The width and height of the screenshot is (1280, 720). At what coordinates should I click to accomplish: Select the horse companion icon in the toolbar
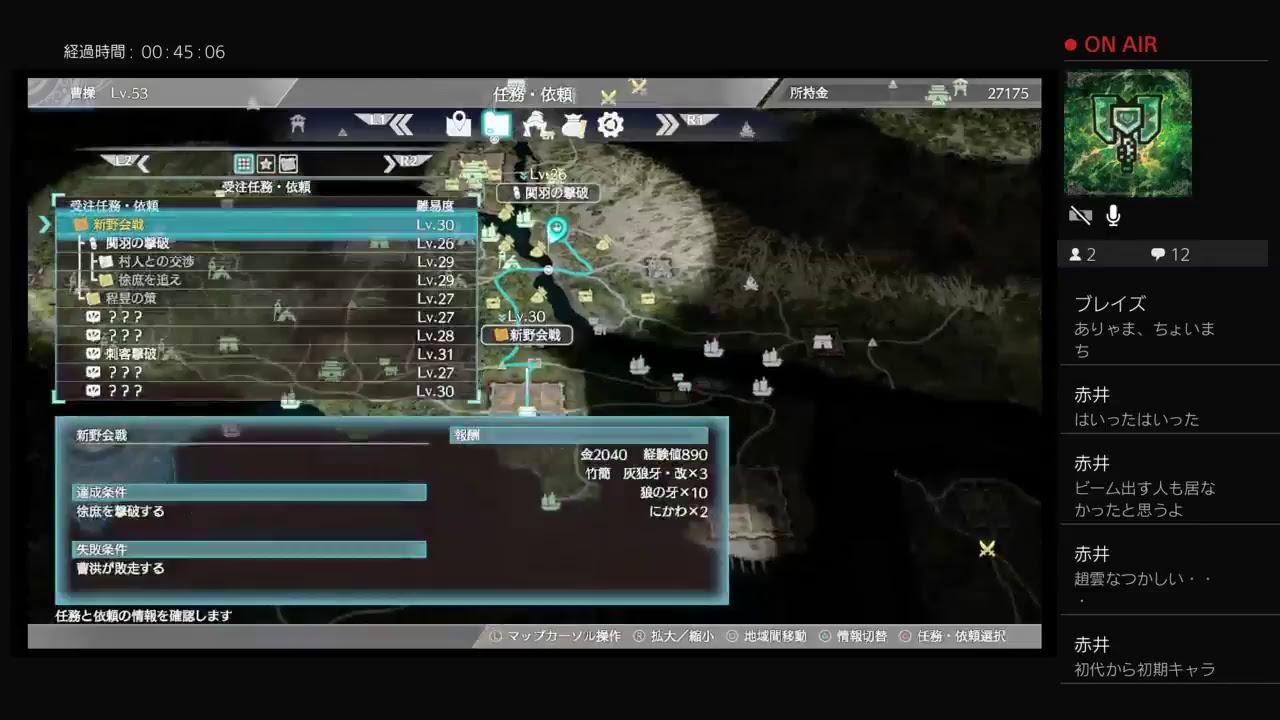537,125
